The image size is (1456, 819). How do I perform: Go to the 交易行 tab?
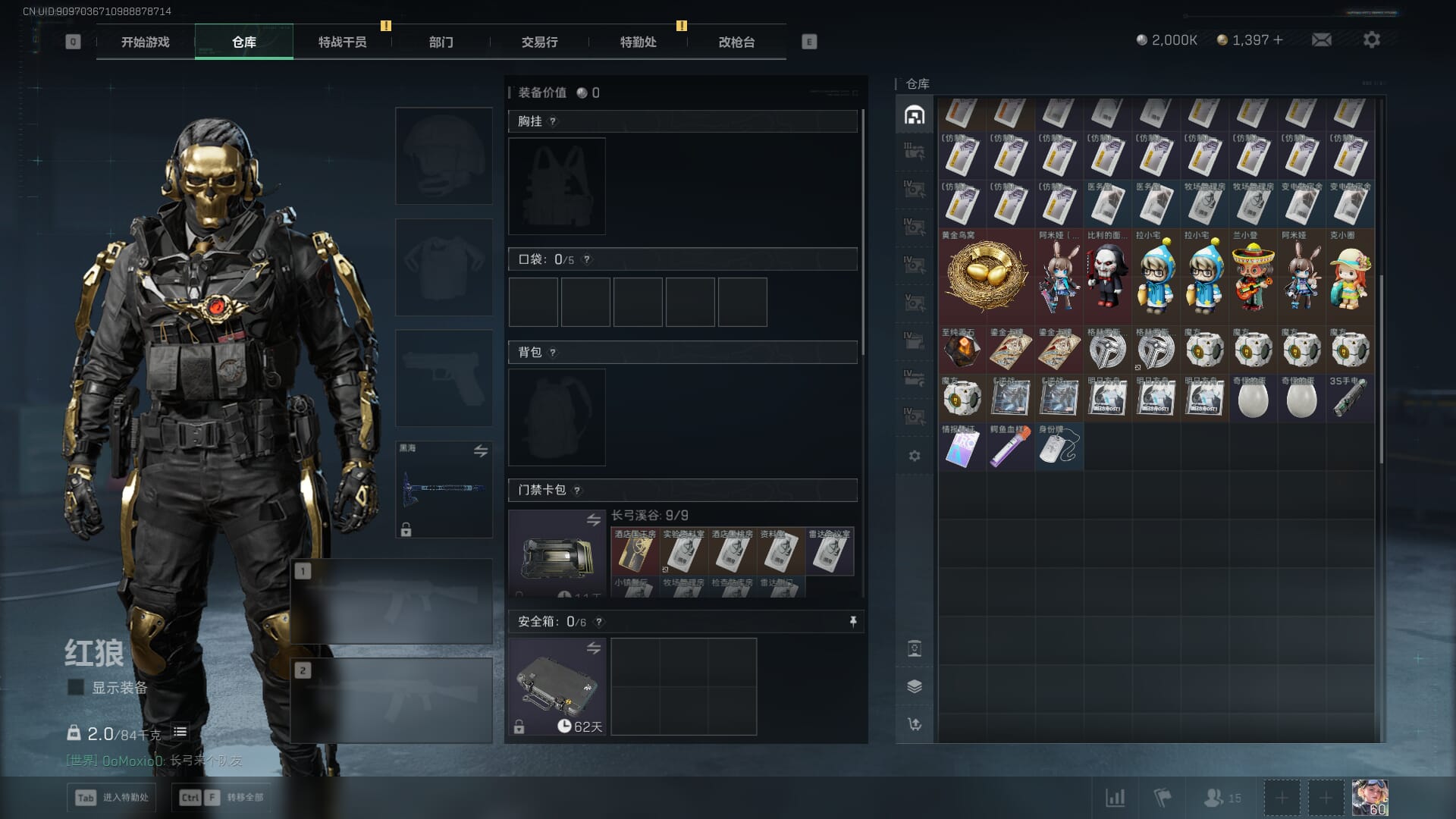(x=539, y=42)
